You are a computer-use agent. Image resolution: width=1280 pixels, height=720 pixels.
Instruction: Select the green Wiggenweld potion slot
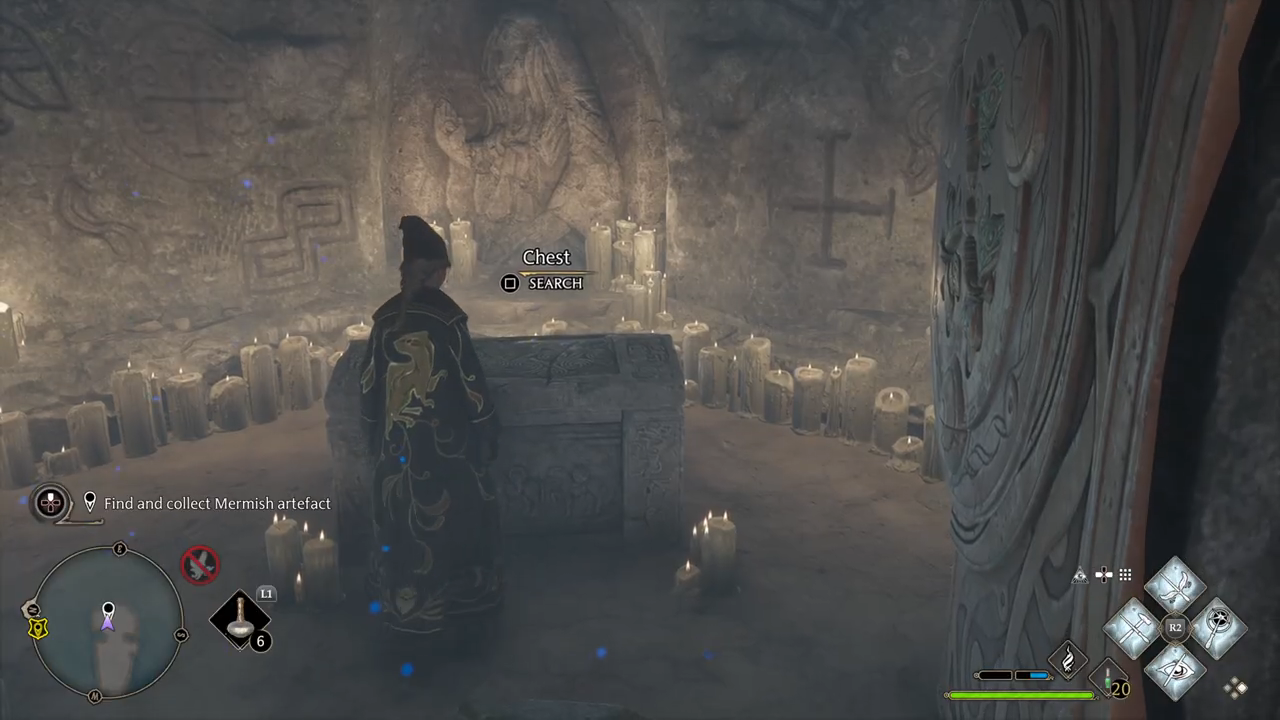pyautogui.click(x=1107, y=680)
